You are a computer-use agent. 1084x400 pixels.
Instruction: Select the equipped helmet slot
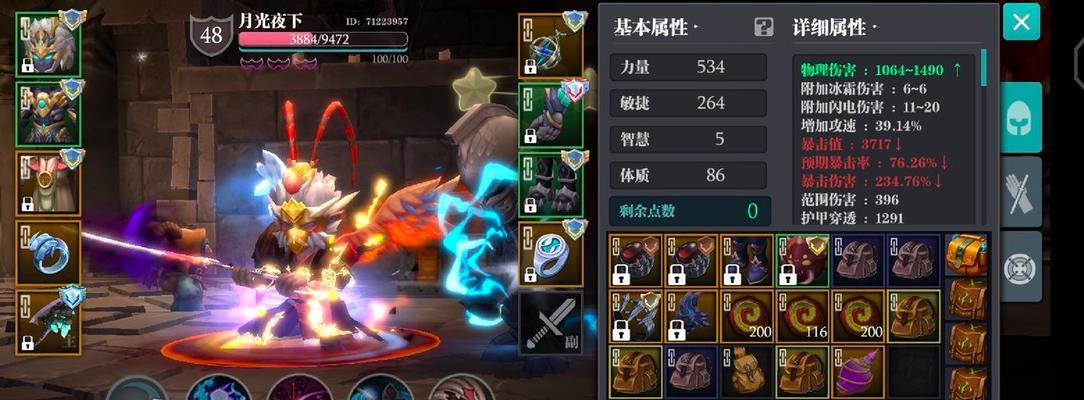tap(48, 43)
